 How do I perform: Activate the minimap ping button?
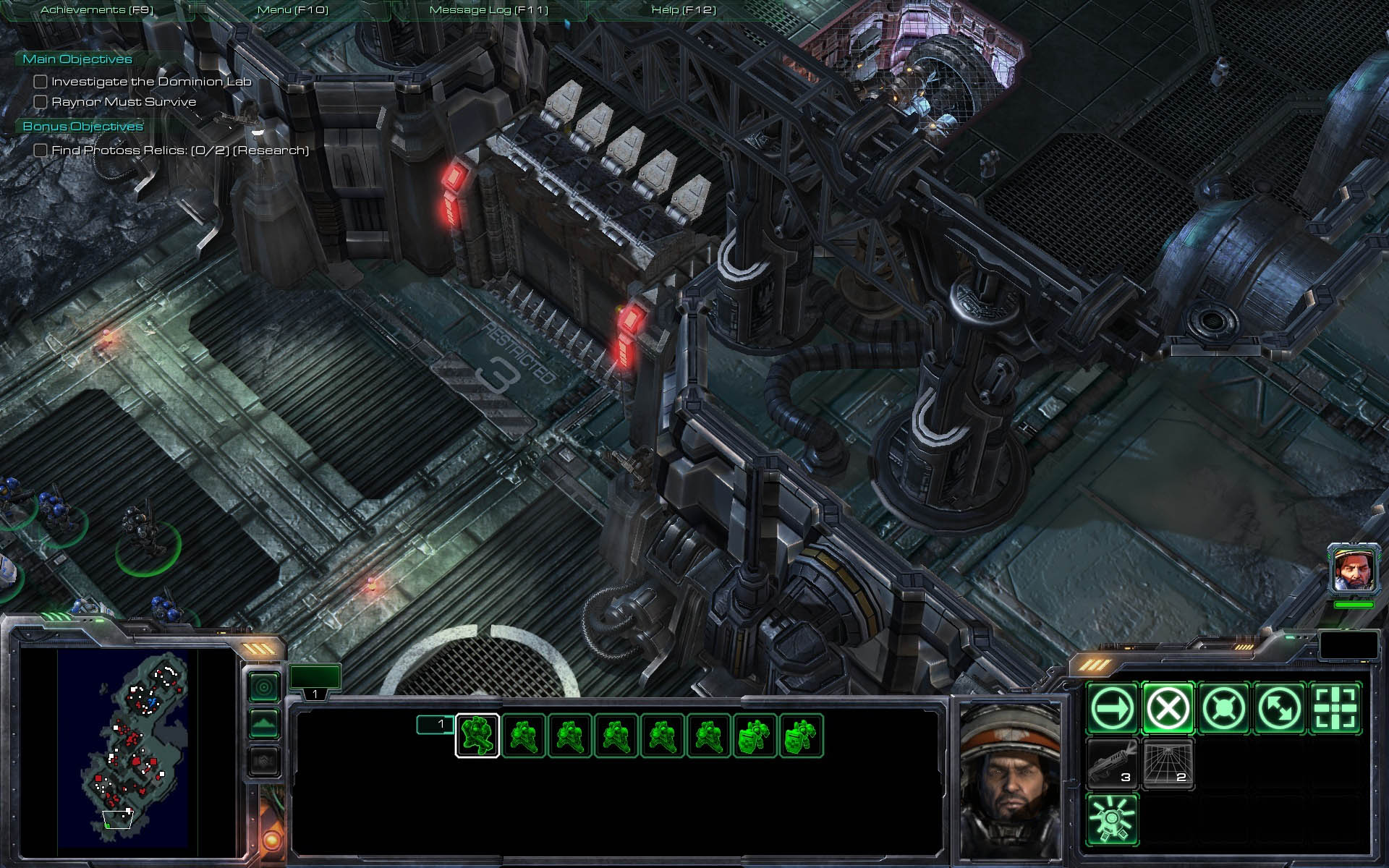(x=264, y=686)
